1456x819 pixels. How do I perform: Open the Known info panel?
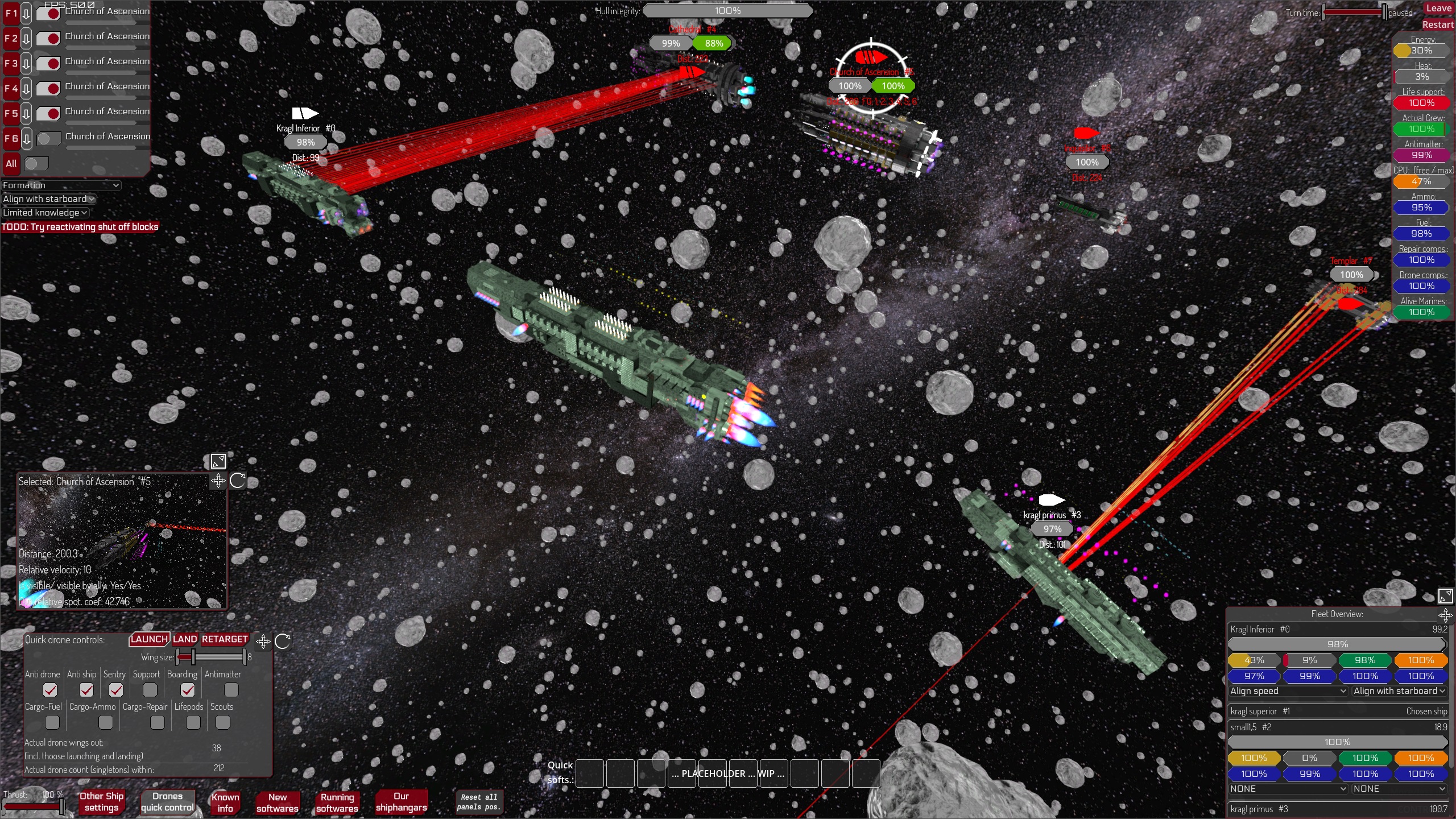coord(225,803)
